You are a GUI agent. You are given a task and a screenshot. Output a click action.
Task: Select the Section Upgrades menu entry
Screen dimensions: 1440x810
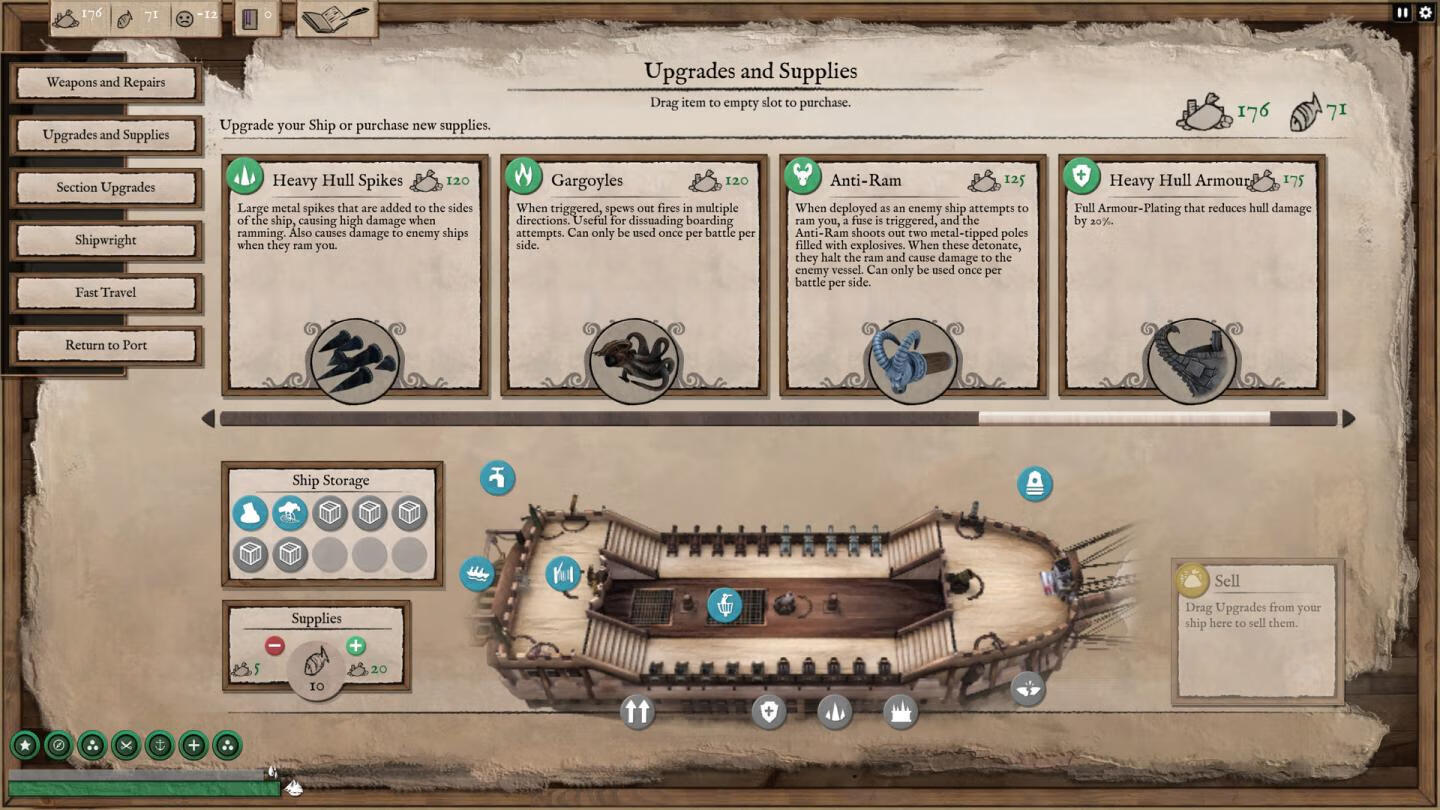coord(106,188)
